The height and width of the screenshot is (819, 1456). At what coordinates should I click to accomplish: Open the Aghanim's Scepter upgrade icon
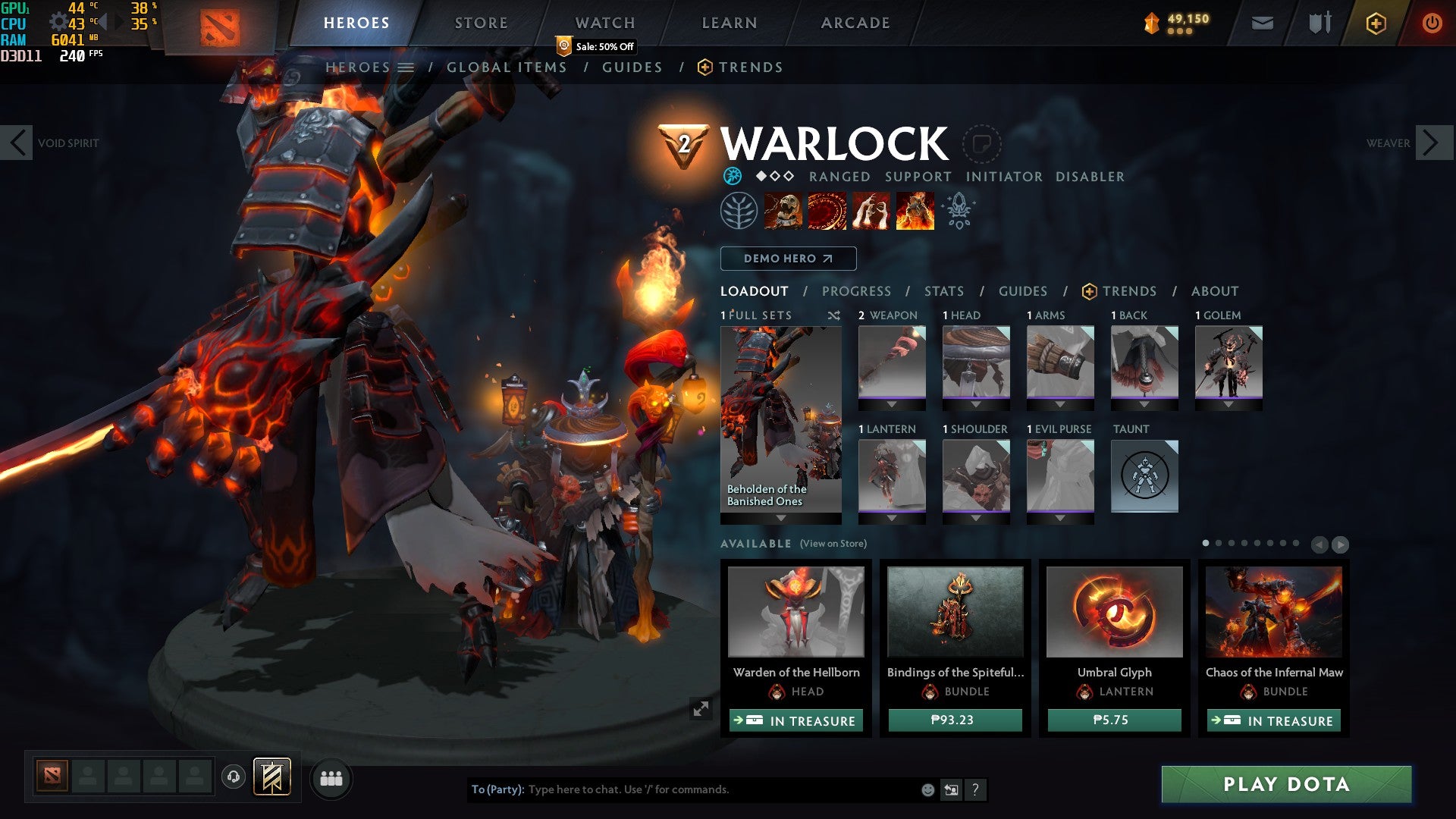(959, 211)
